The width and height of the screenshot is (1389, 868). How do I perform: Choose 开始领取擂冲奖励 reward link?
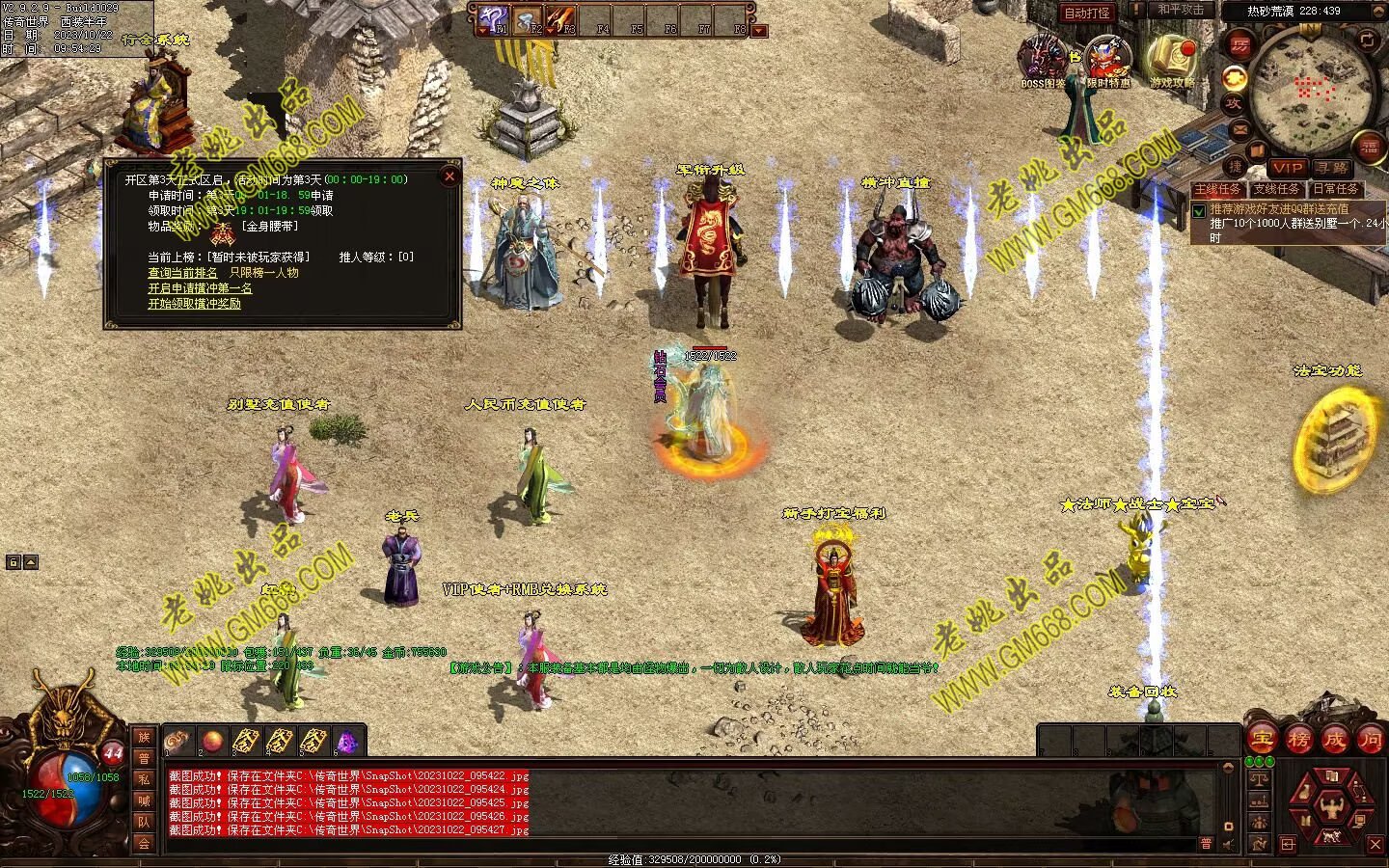coord(194,304)
